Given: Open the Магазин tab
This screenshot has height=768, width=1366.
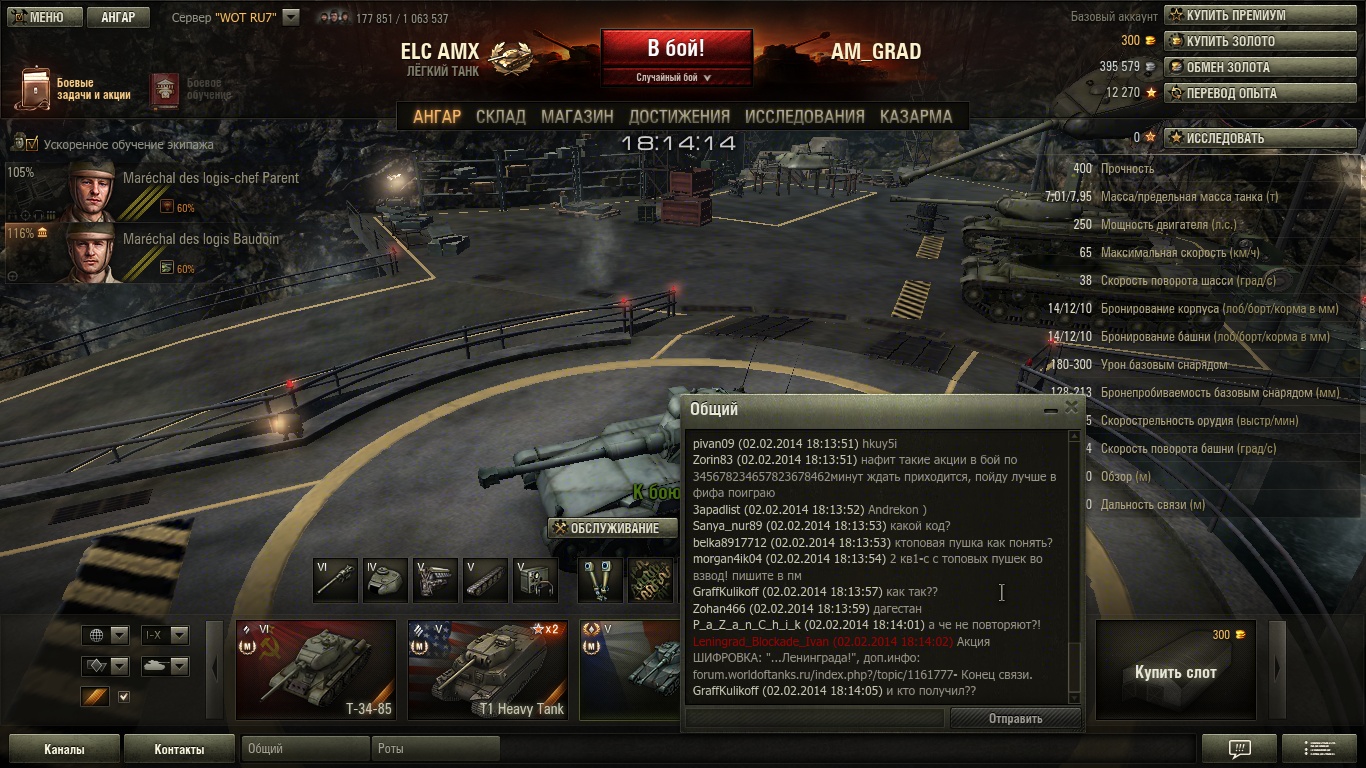Looking at the screenshot, I should [x=577, y=116].
